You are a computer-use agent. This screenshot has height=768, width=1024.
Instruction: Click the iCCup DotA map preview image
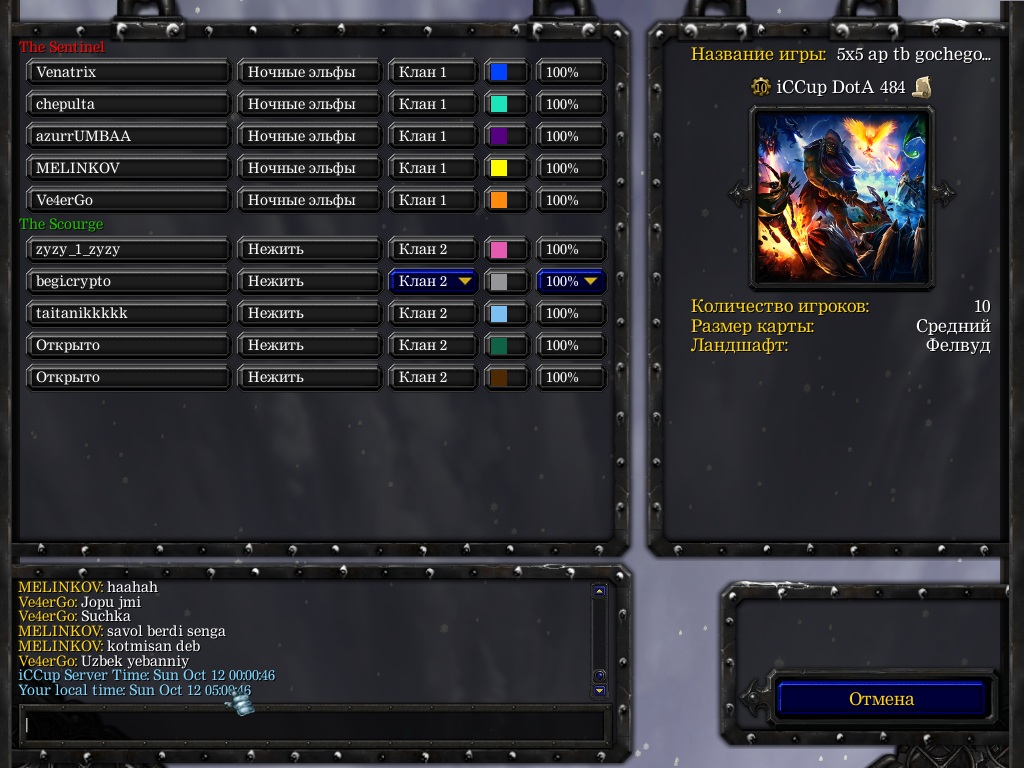coord(840,196)
